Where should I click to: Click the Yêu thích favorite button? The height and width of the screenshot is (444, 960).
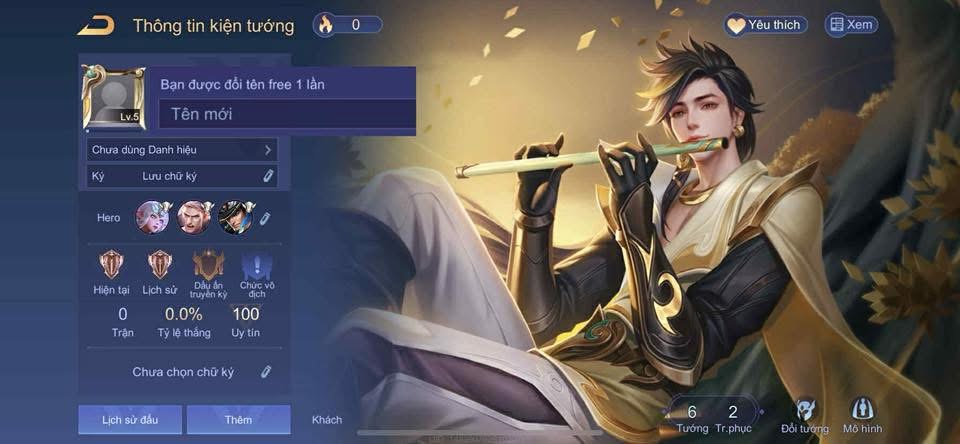click(x=767, y=25)
